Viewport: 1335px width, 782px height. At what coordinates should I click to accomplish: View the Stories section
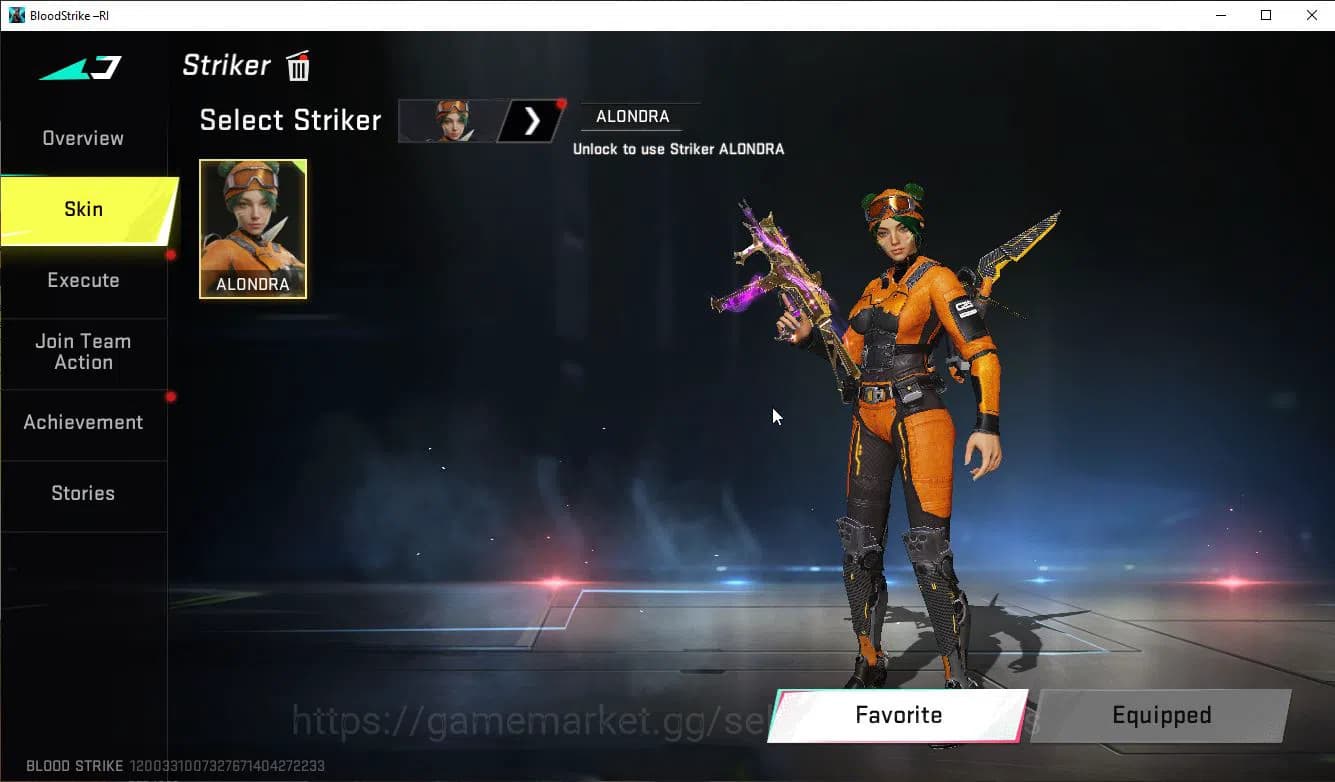pos(83,493)
